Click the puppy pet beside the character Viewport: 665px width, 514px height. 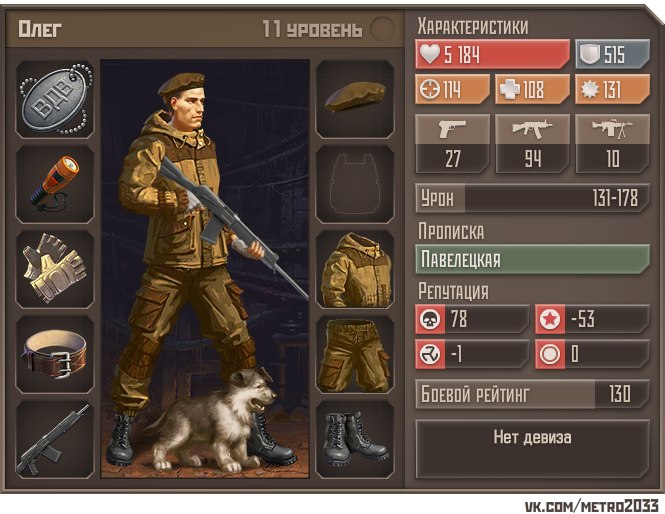[x=218, y=421]
